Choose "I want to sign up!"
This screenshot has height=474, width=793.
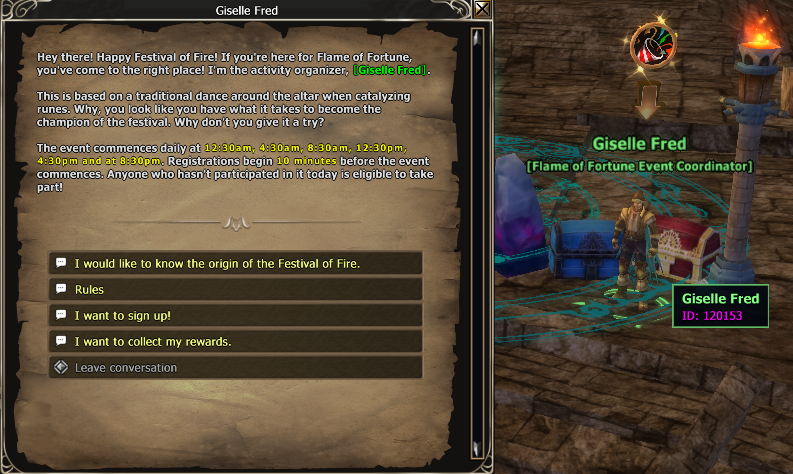click(x=235, y=315)
